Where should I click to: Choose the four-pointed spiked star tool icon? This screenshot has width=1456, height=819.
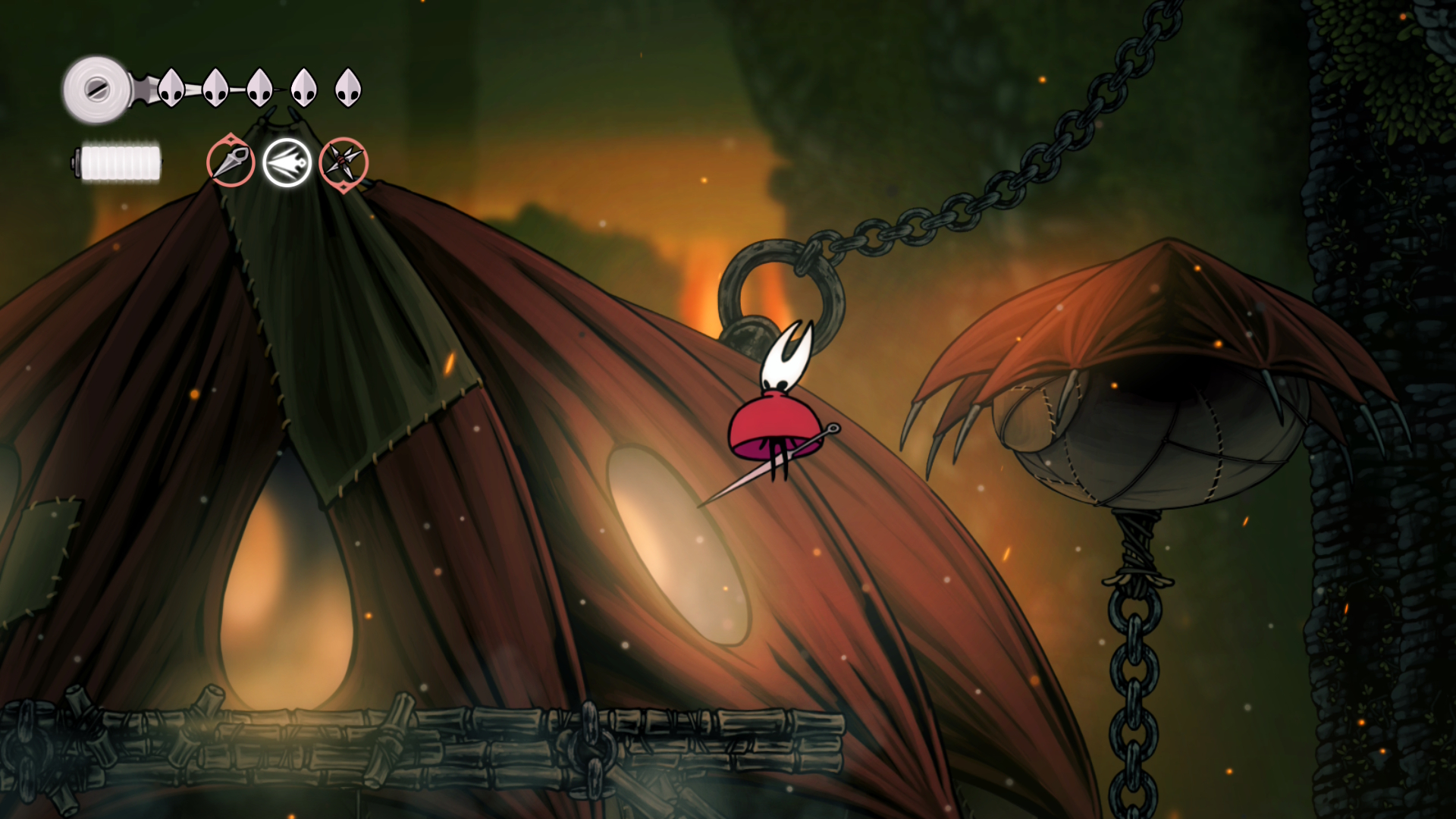point(344,162)
